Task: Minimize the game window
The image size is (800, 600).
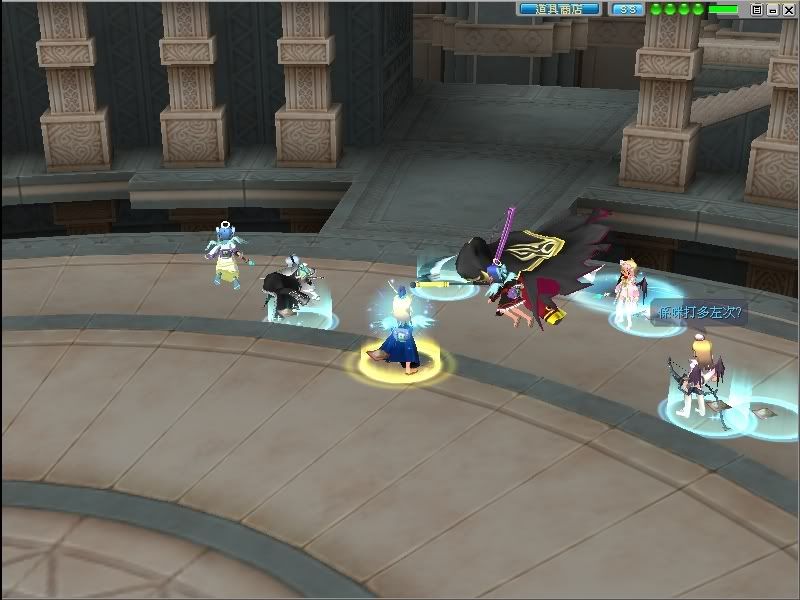Action: [772, 9]
